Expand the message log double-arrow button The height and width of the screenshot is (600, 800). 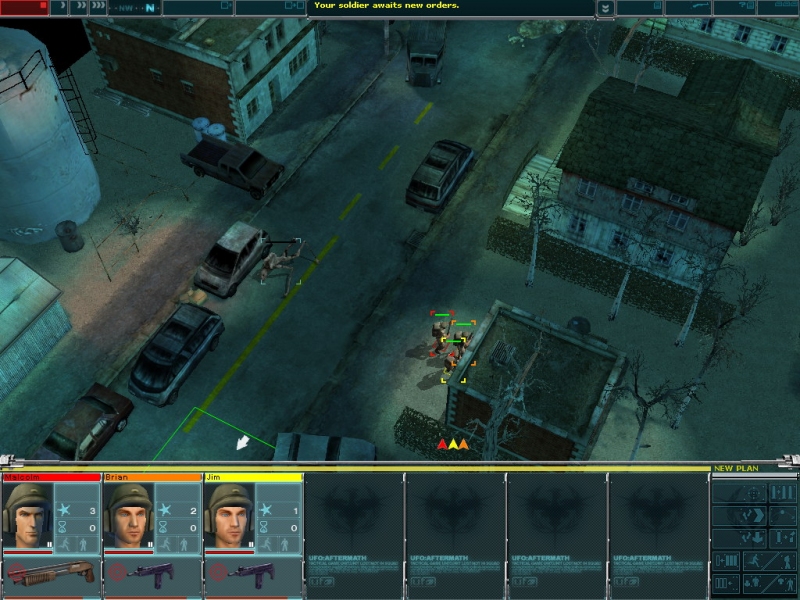pyautogui.click(x=605, y=7)
